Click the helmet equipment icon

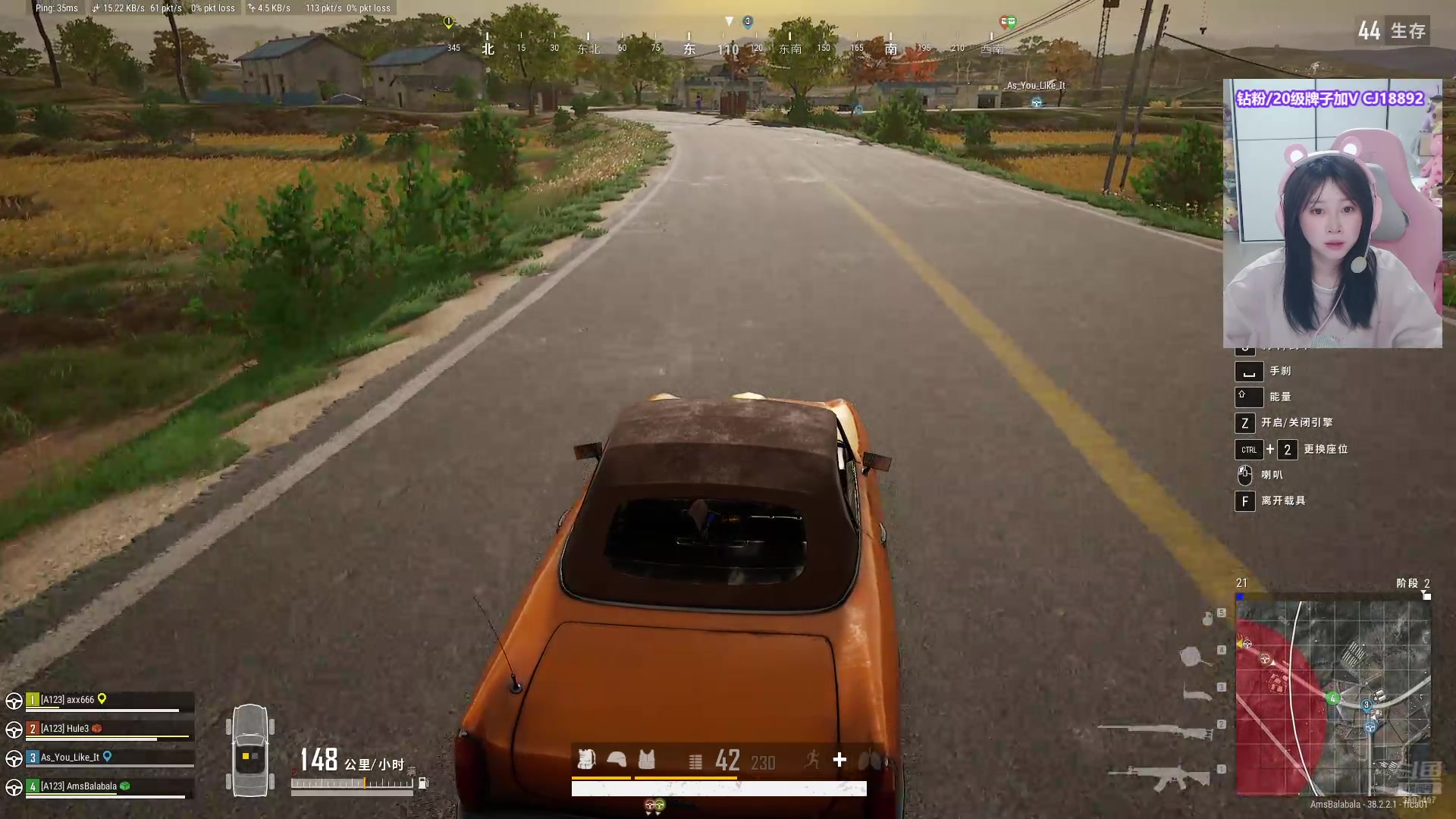(617, 759)
